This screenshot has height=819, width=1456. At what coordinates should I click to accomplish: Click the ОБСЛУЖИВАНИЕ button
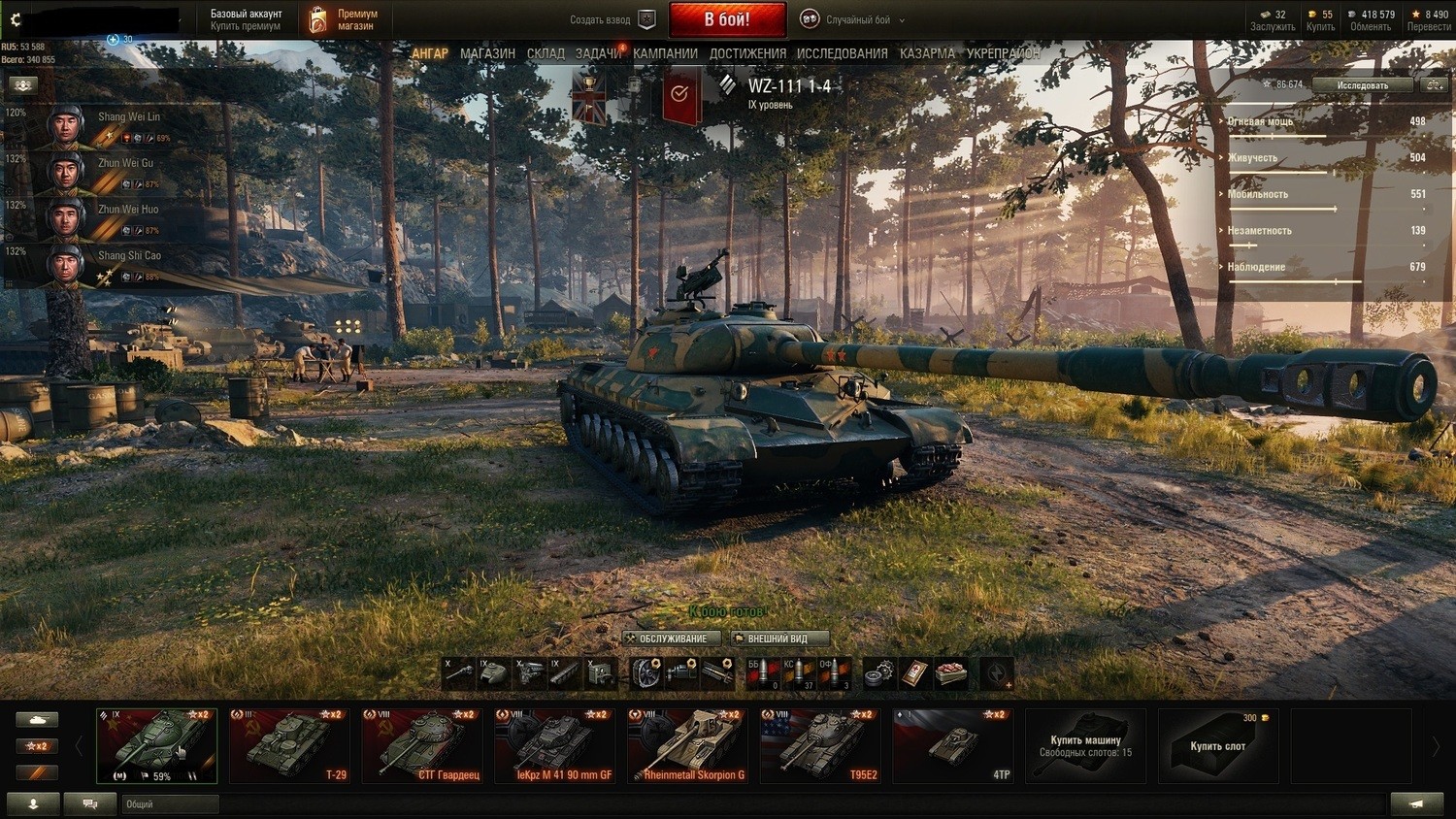(672, 639)
